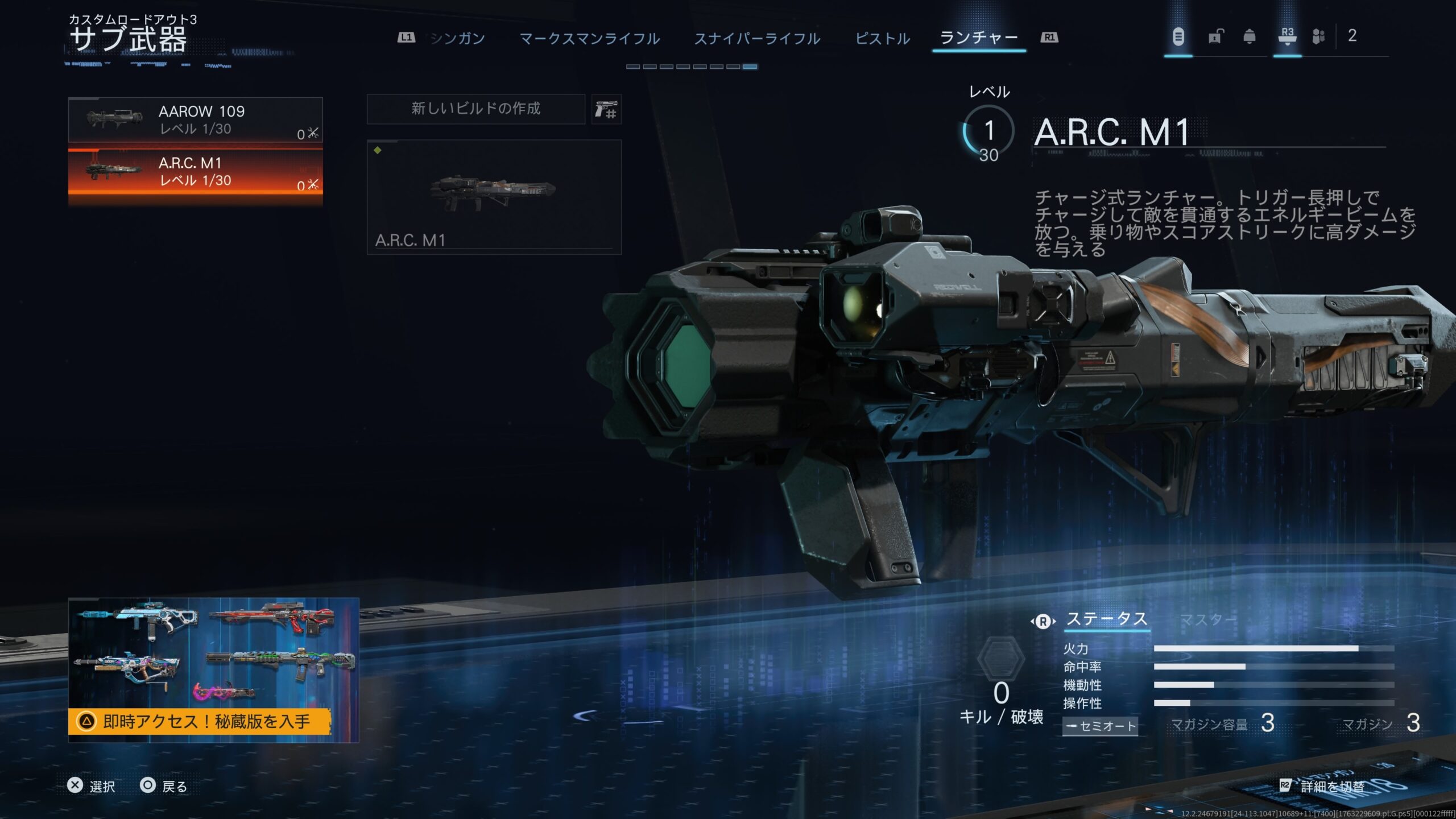The width and height of the screenshot is (1456, 819).
Task: Open the party members icon
Action: (1318, 37)
